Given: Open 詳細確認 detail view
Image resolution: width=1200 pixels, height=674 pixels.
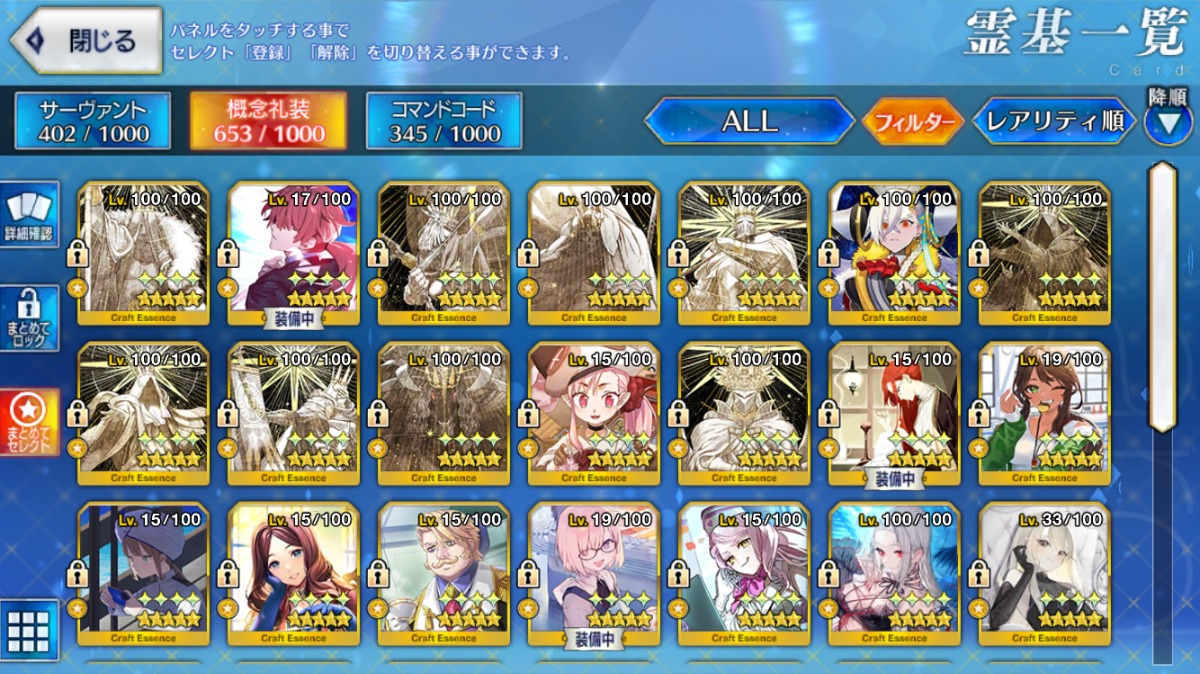Looking at the screenshot, I should click(29, 216).
